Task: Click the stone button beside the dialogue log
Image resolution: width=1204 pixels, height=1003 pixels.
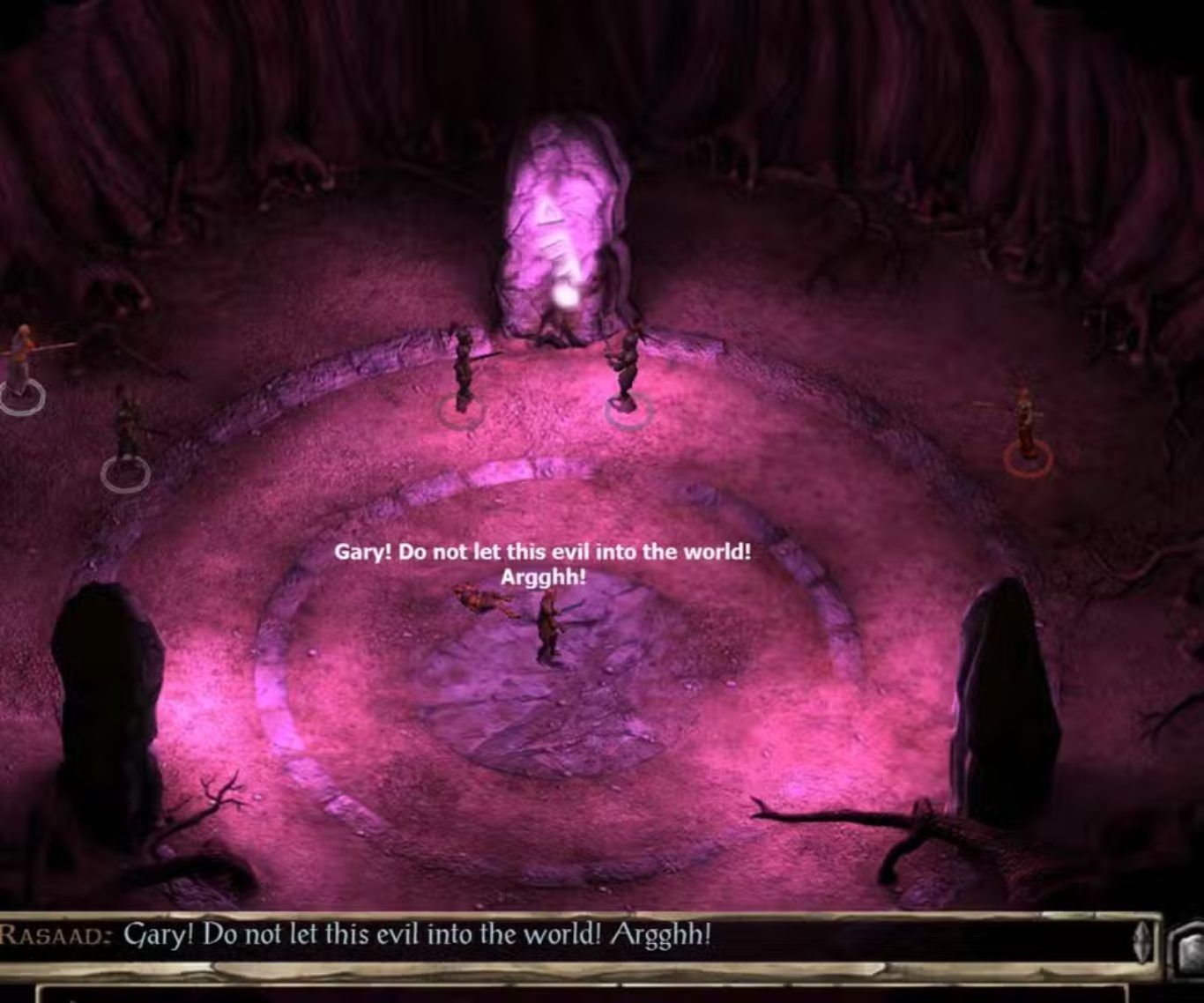Action: (x=1187, y=949)
